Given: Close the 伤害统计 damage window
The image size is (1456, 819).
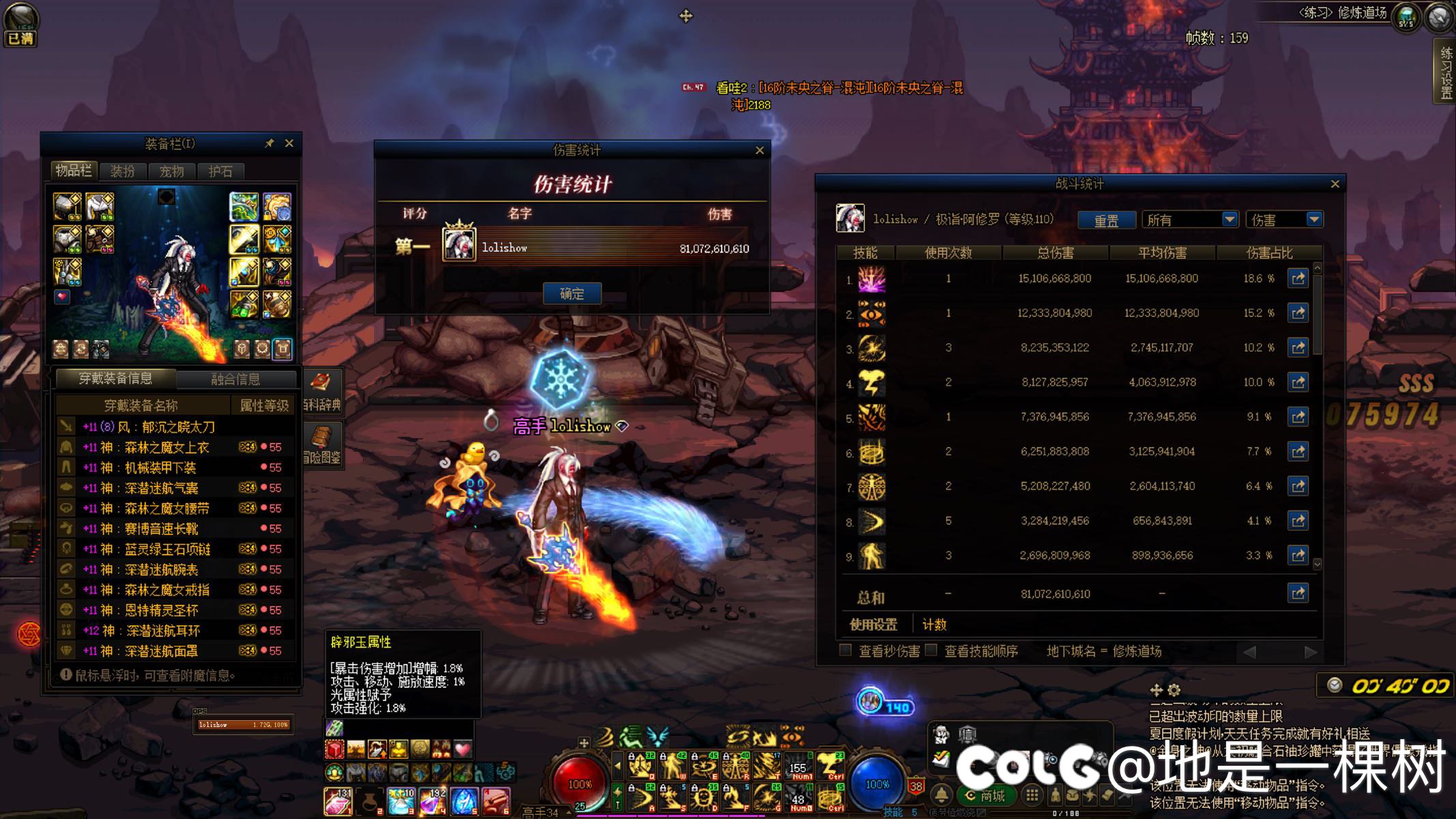Looking at the screenshot, I should tap(759, 150).
